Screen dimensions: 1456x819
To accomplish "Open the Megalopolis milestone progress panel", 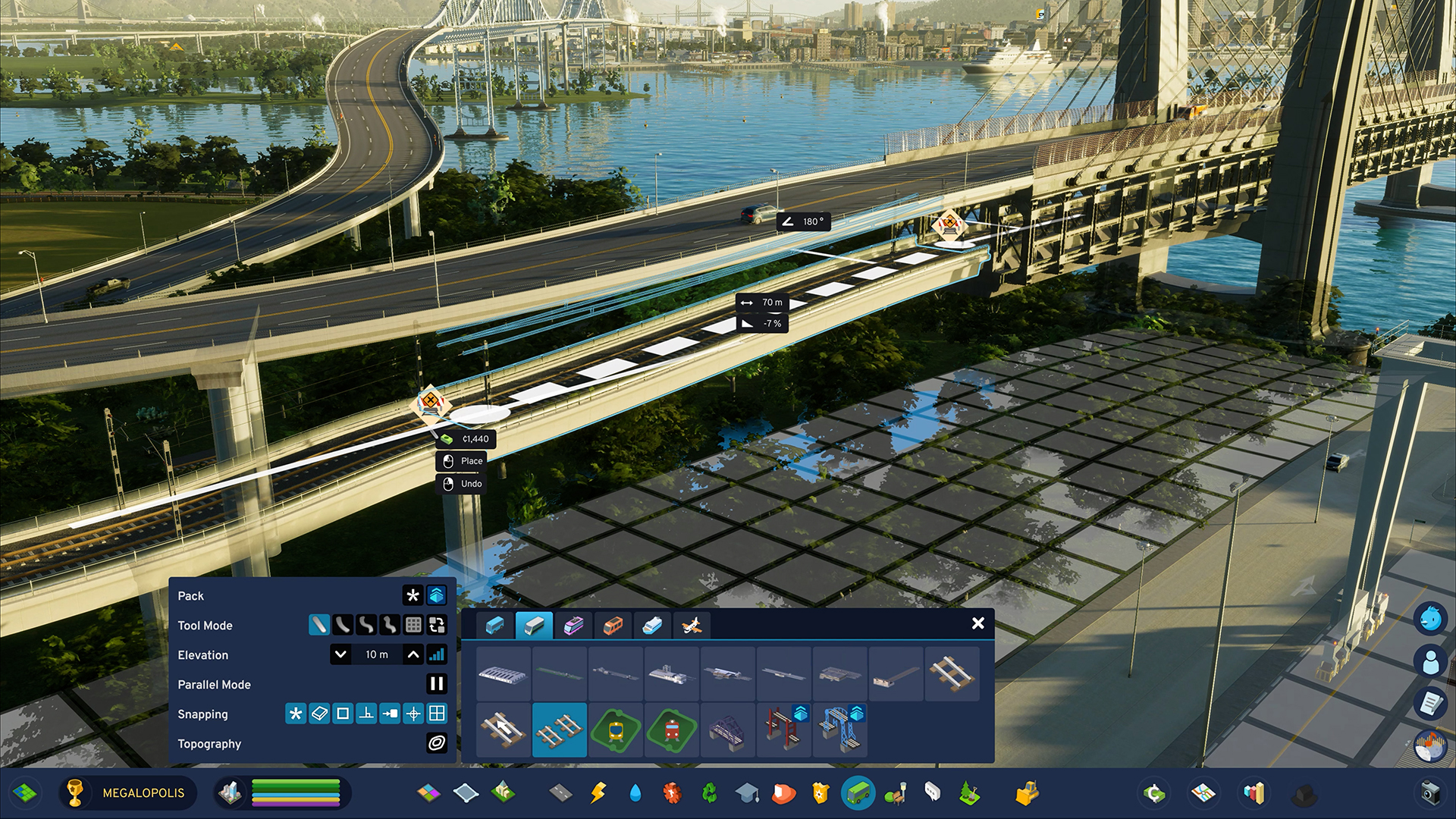I will pos(127,793).
